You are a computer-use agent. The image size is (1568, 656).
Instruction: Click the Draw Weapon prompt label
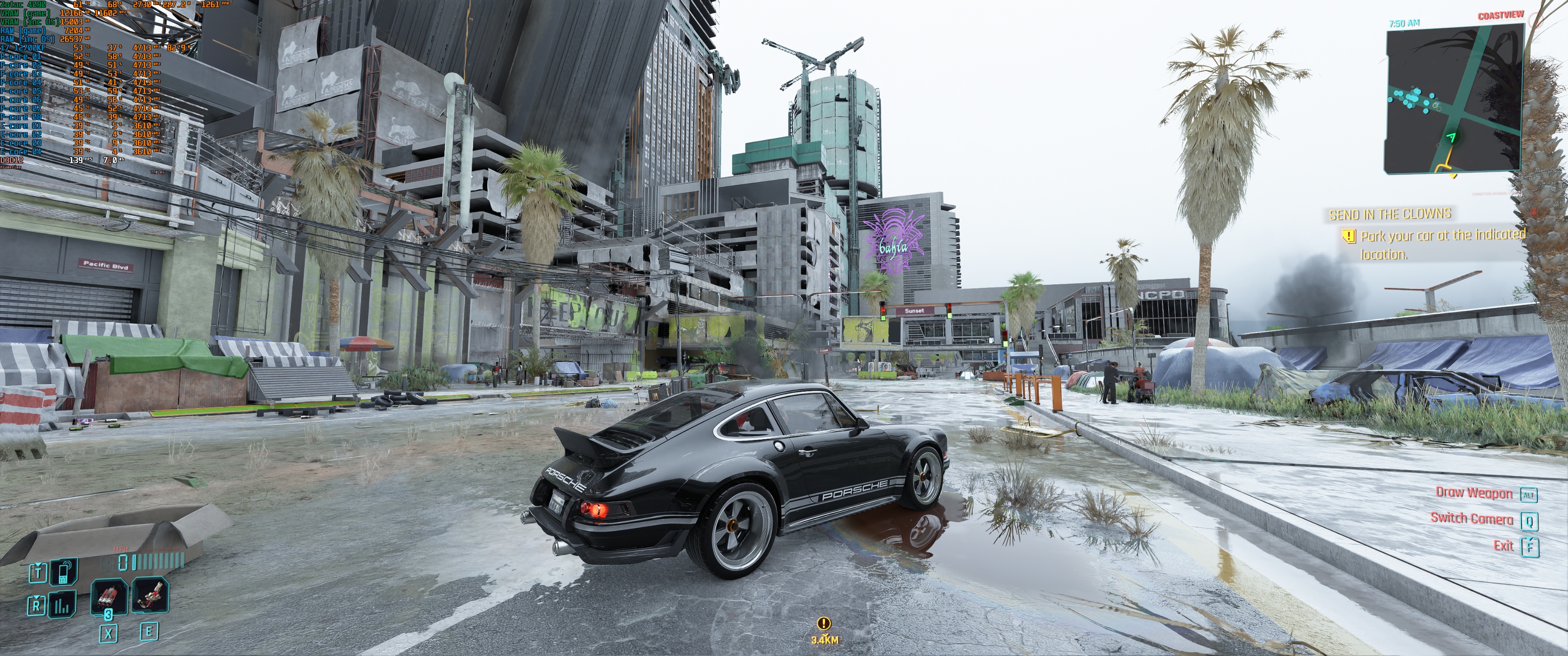[x=1474, y=493]
